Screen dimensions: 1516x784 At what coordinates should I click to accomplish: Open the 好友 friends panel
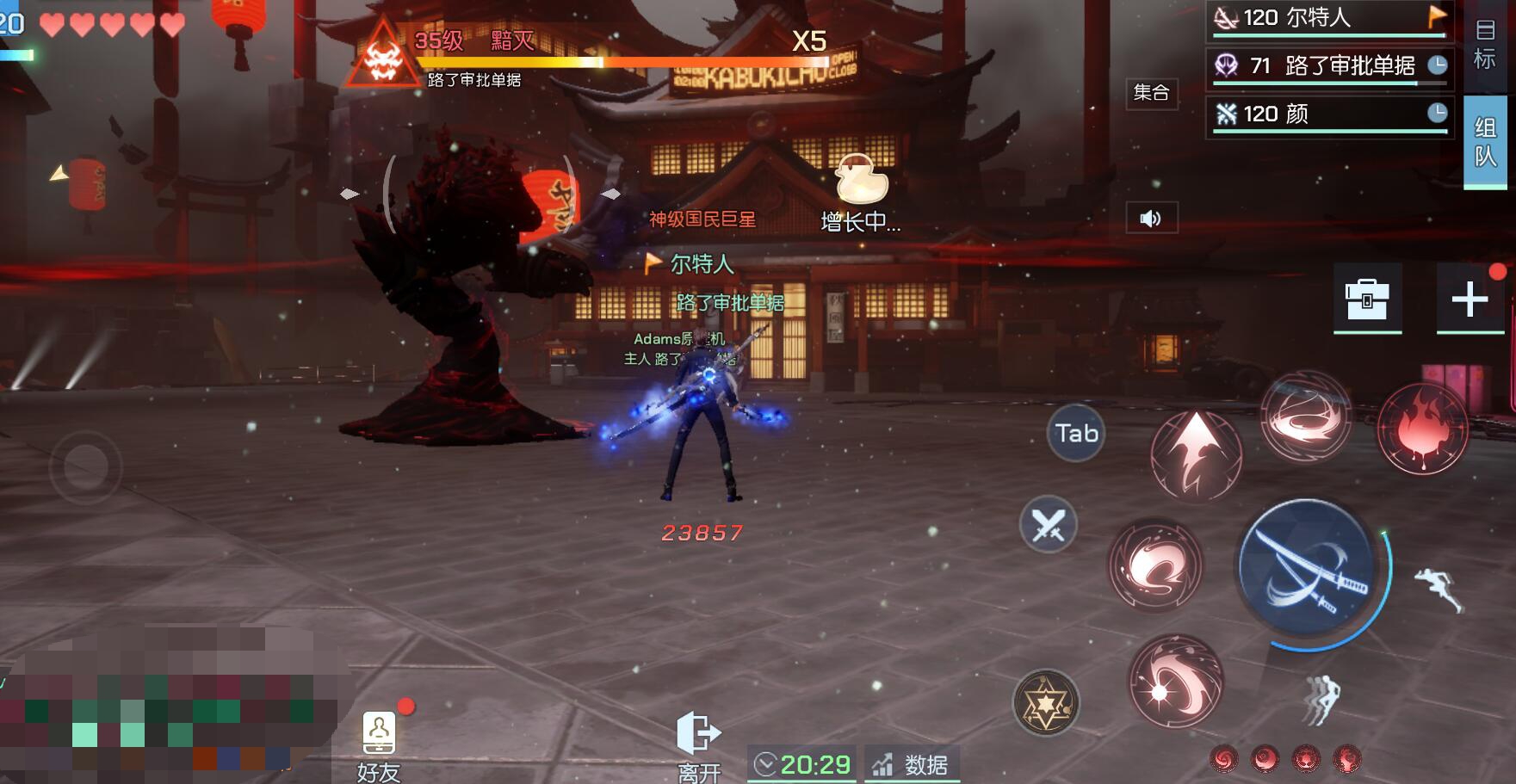pos(379,745)
